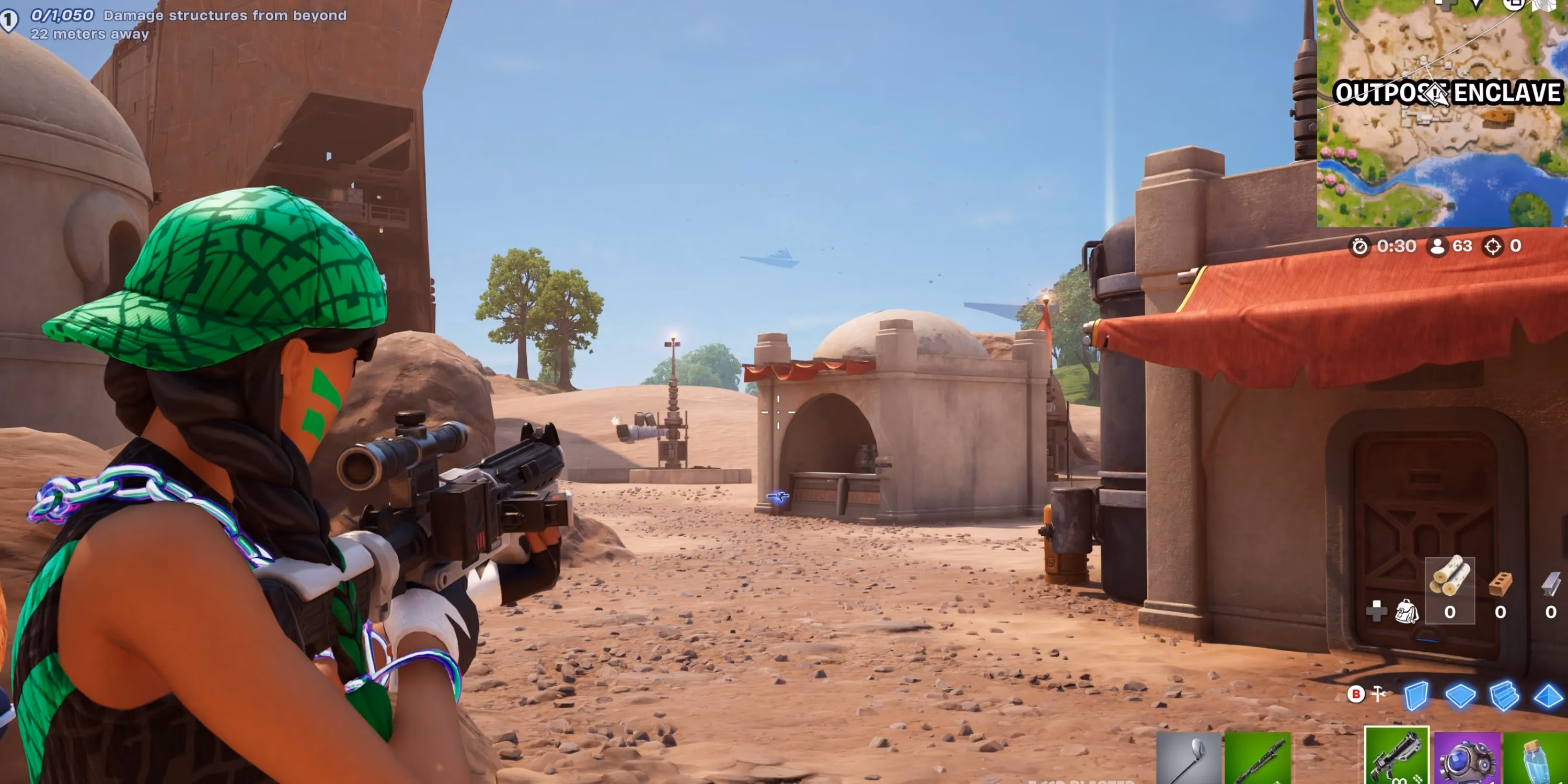This screenshot has width=1568, height=784.
Task: Click the eliminations crosshair icon
Action: click(x=1493, y=247)
